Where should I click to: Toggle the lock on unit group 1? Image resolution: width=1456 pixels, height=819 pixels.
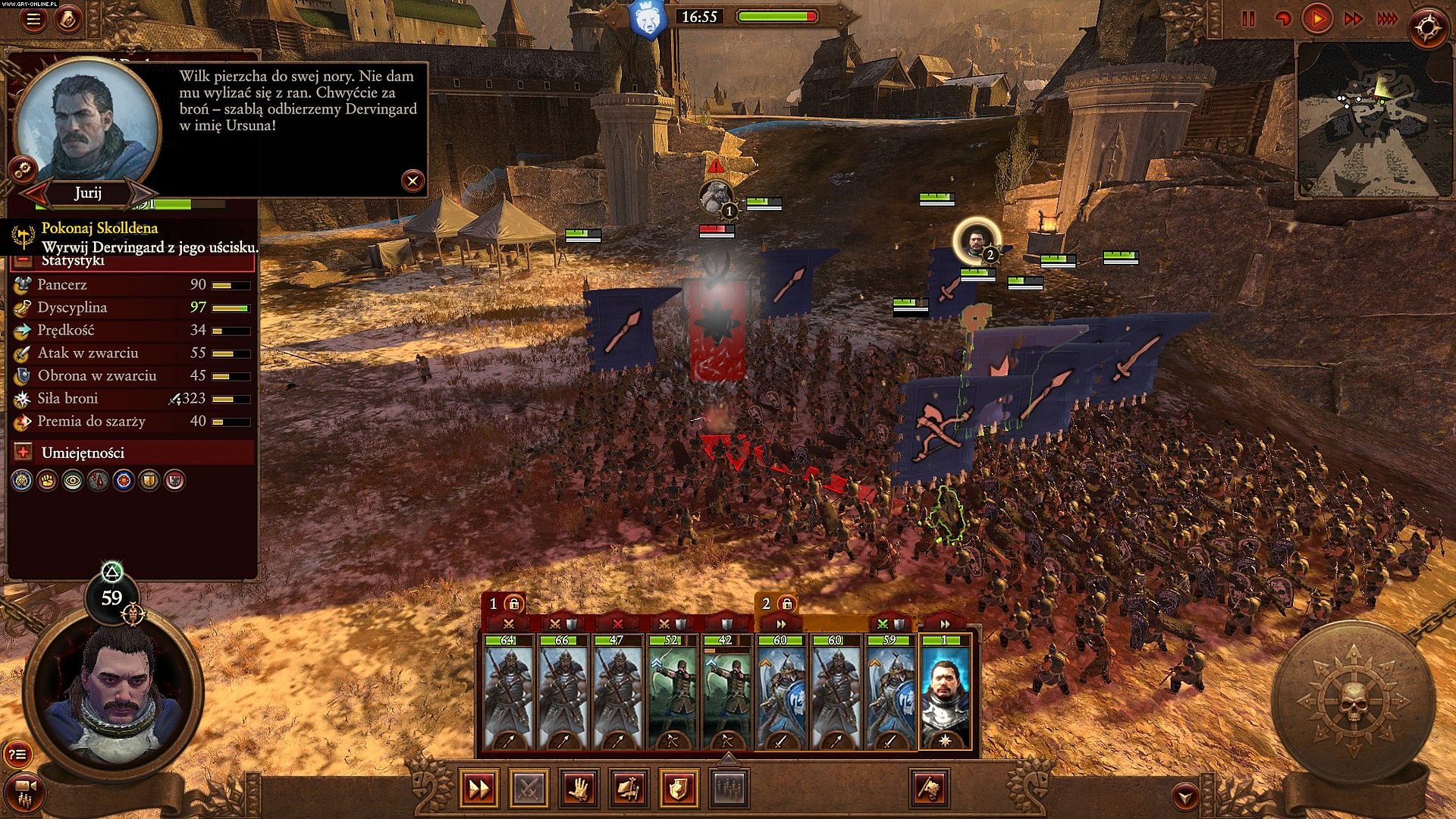[514, 604]
